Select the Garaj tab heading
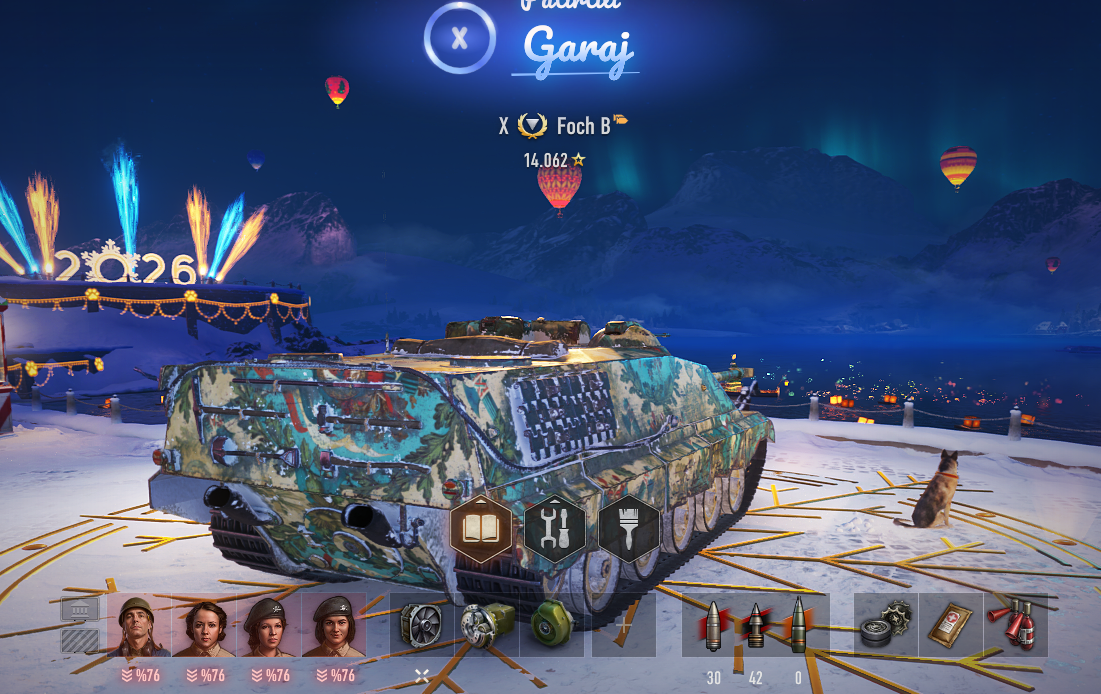 pyautogui.click(x=577, y=47)
